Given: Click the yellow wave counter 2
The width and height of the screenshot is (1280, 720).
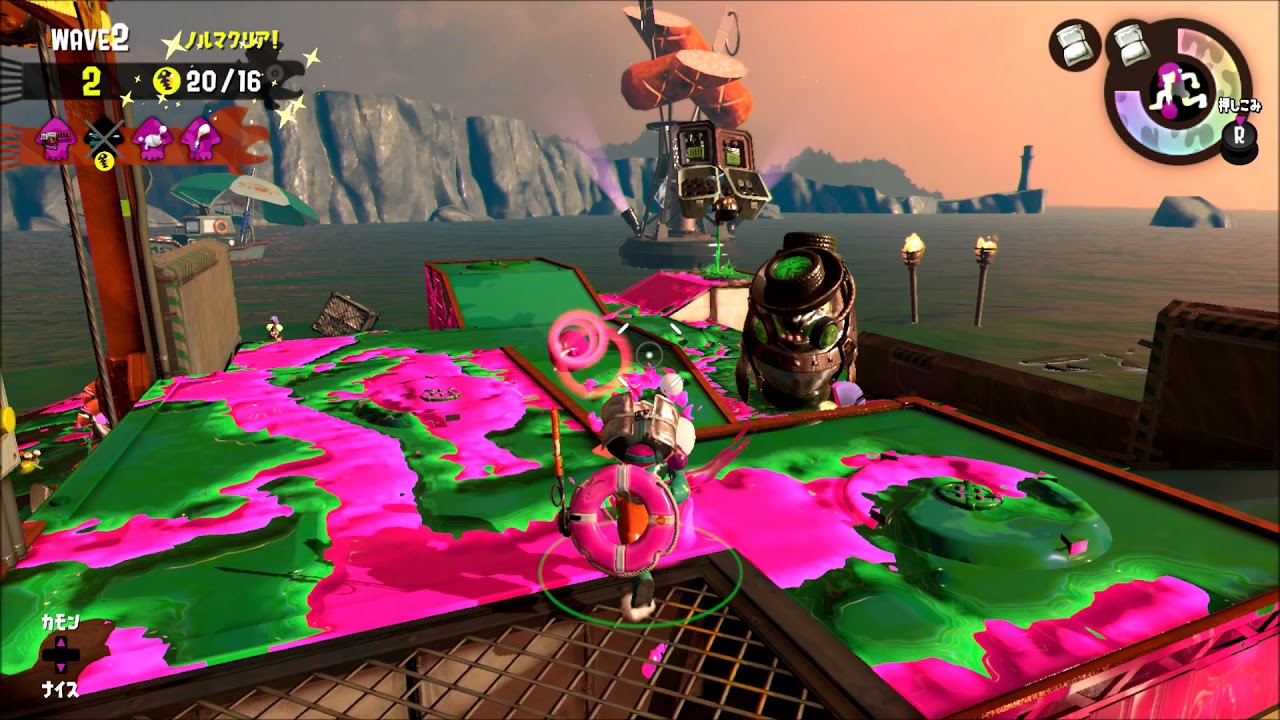Looking at the screenshot, I should click(x=92, y=79).
